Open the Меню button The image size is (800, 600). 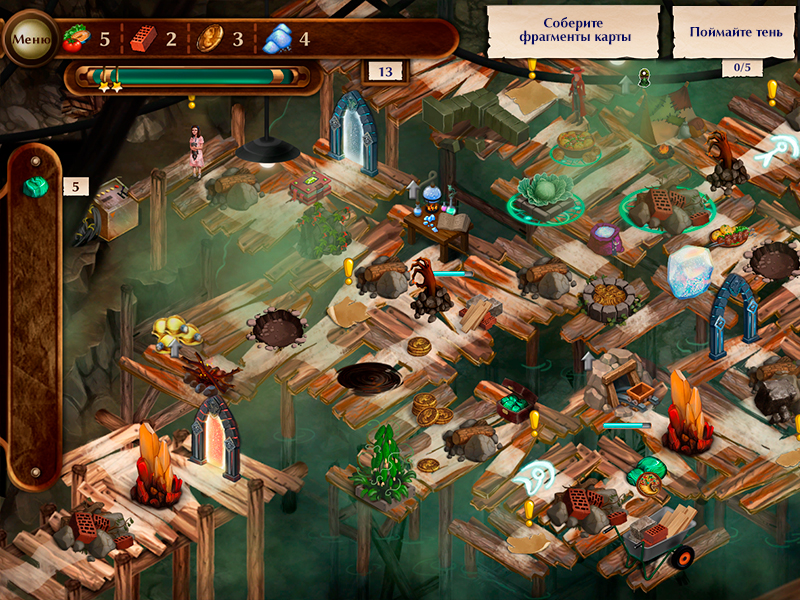pos(31,40)
